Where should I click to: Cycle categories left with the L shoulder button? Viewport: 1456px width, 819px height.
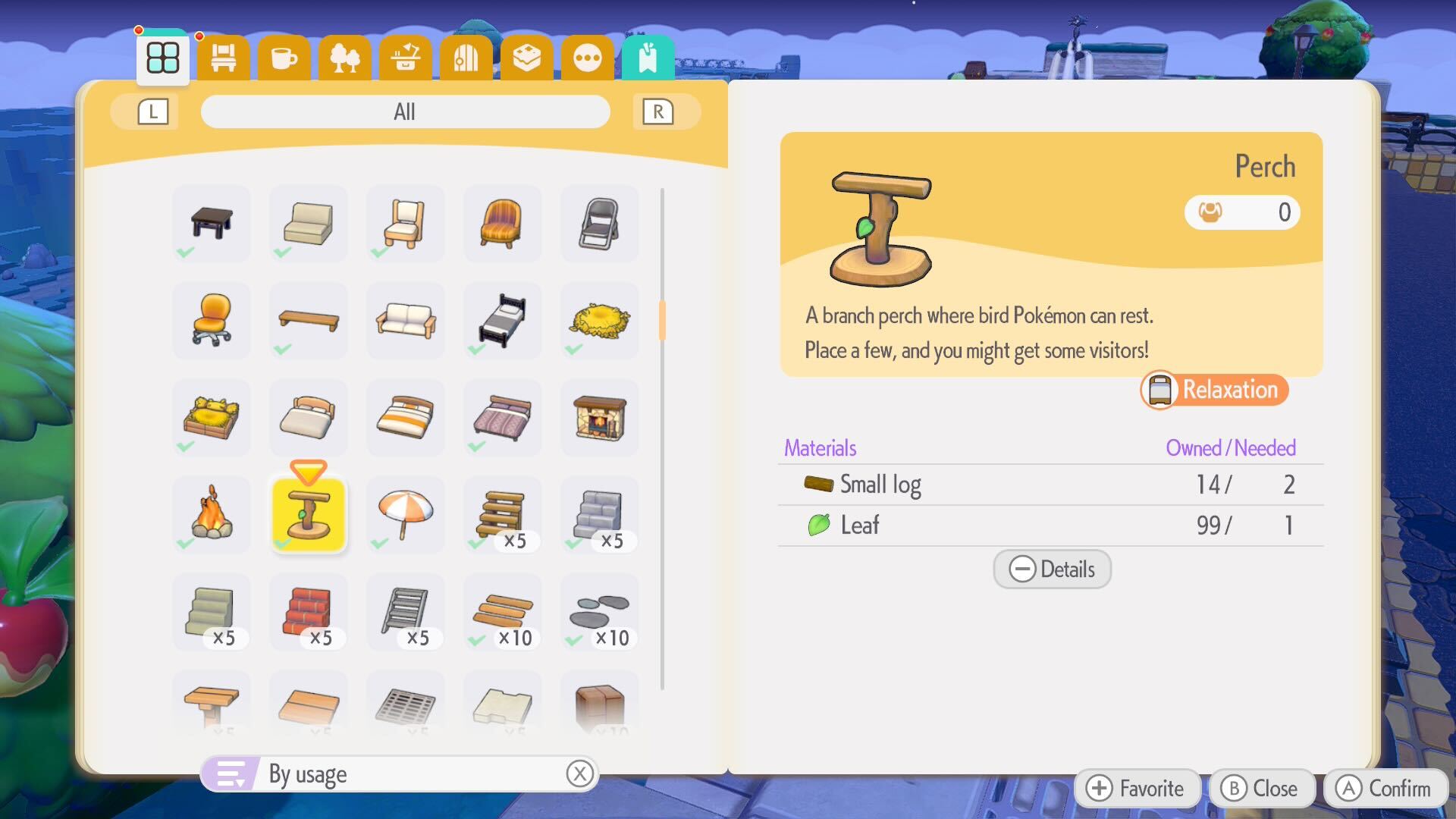pos(152,111)
